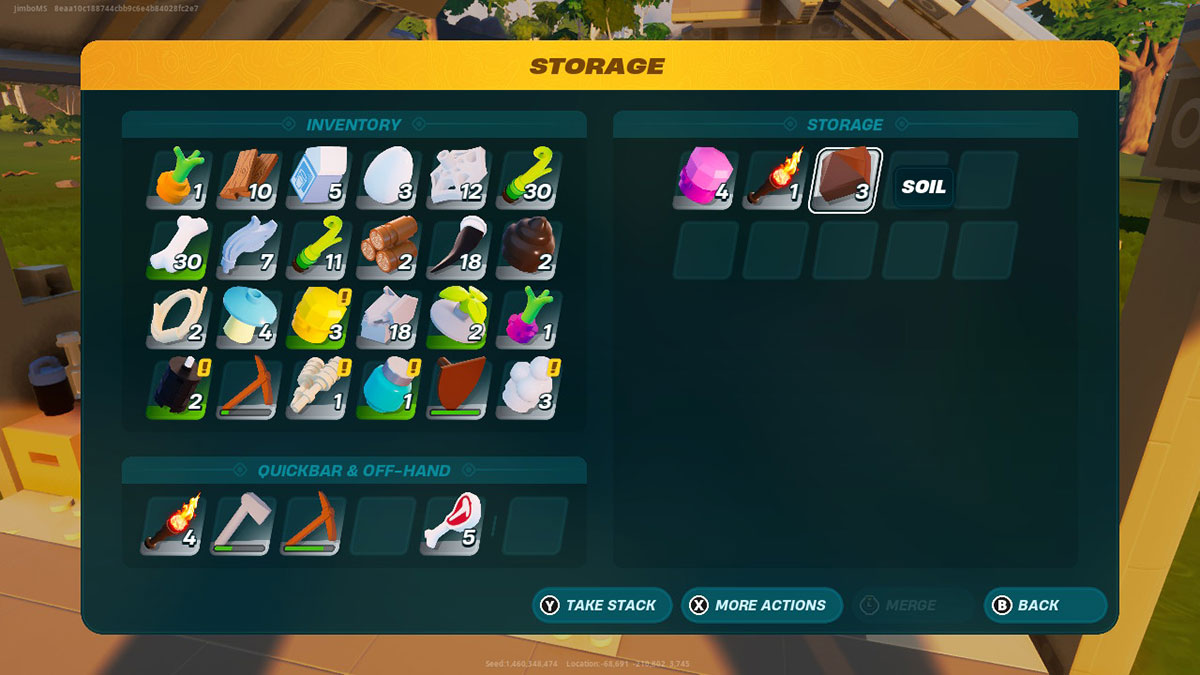Click the glass block stack of 5
Image resolution: width=1200 pixels, height=675 pixels.
317,179
